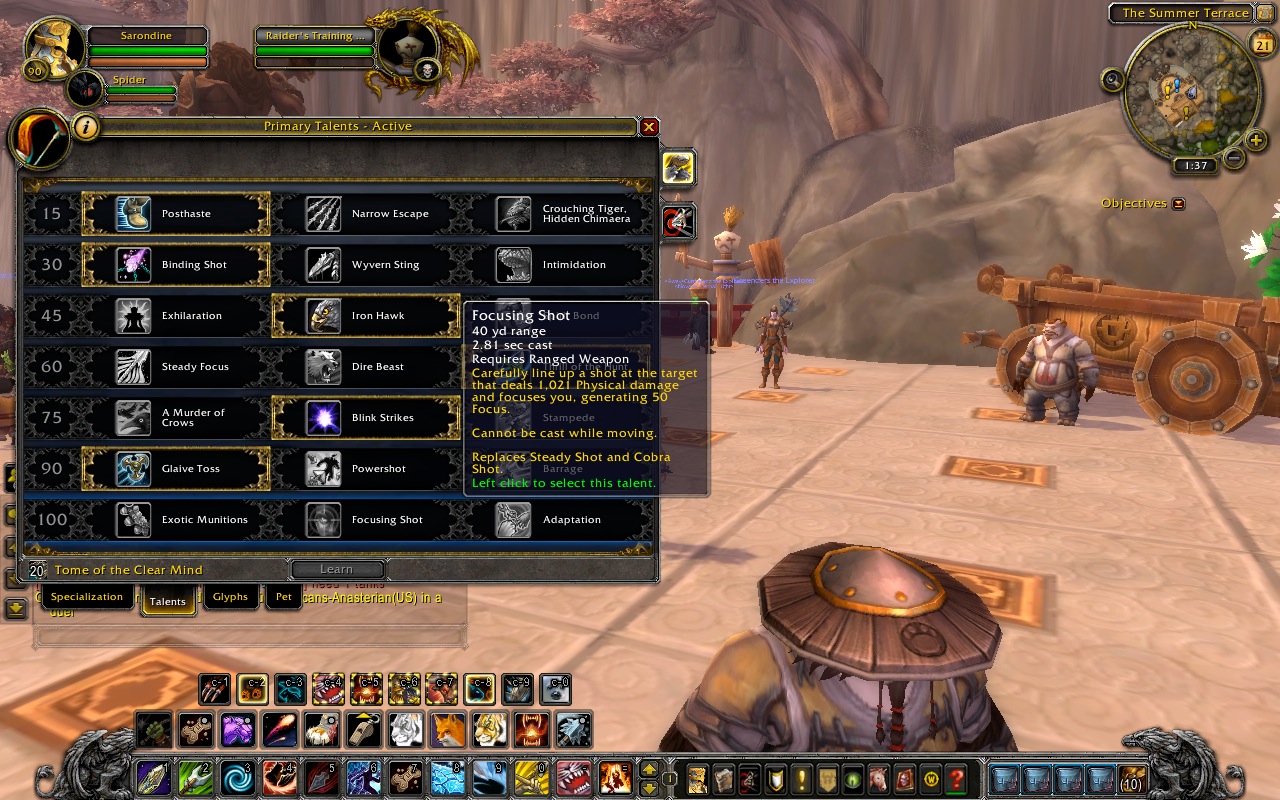Select the Dire Beast talent
Viewport: 1280px width, 800px height.
366,367
